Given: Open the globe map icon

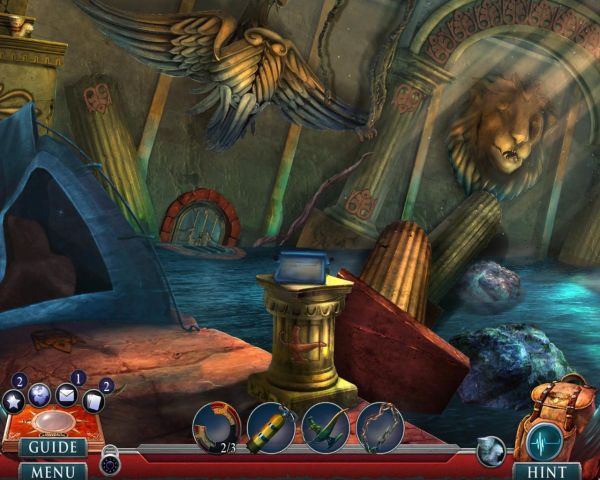Looking at the screenshot, I should coord(40,394).
